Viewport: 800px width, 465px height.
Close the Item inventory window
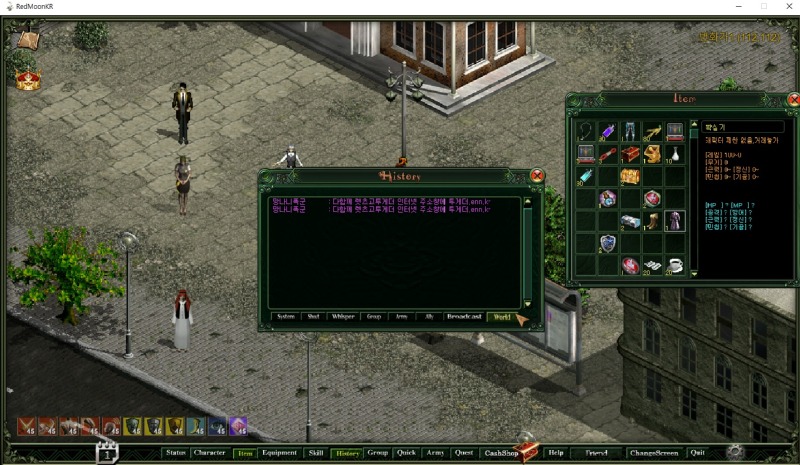793,100
